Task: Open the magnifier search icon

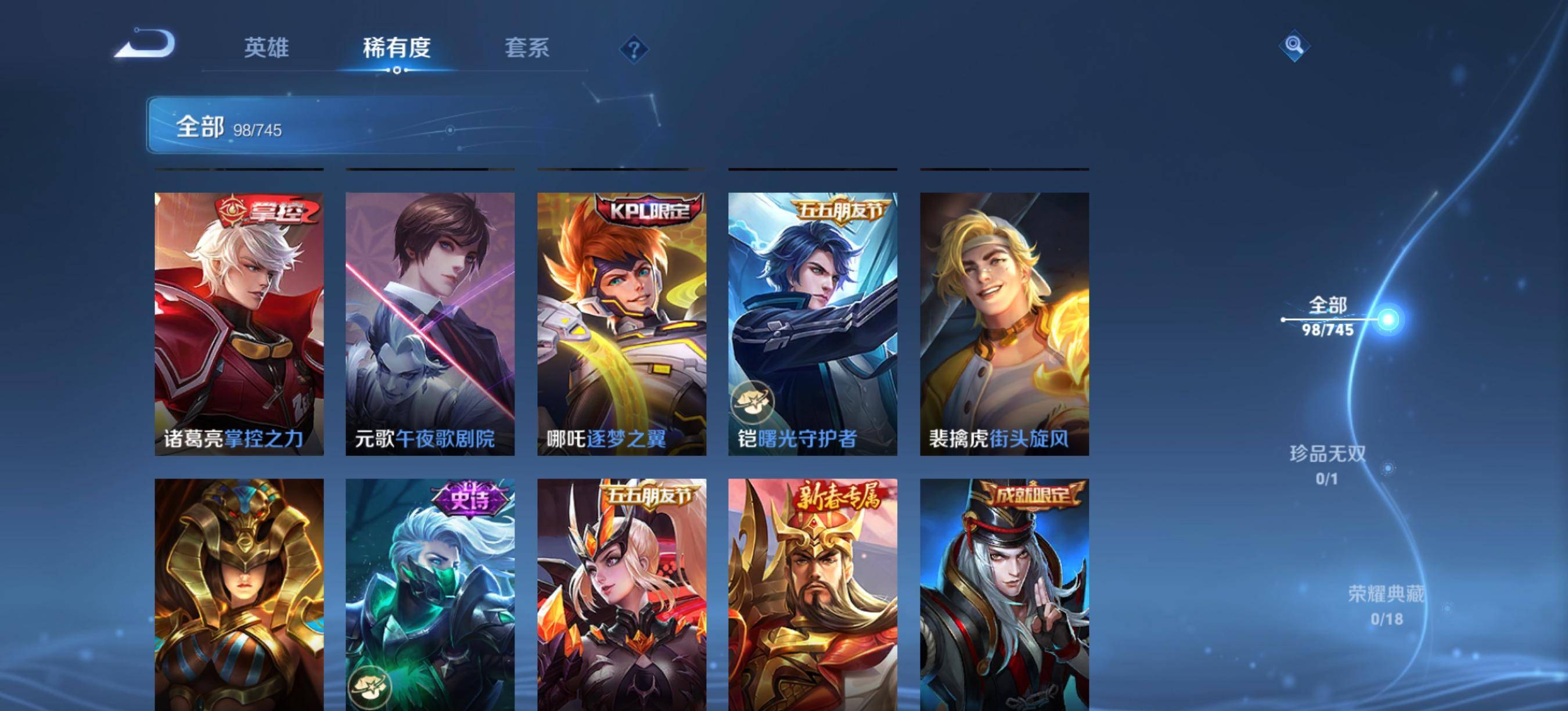Action: click(1294, 46)
